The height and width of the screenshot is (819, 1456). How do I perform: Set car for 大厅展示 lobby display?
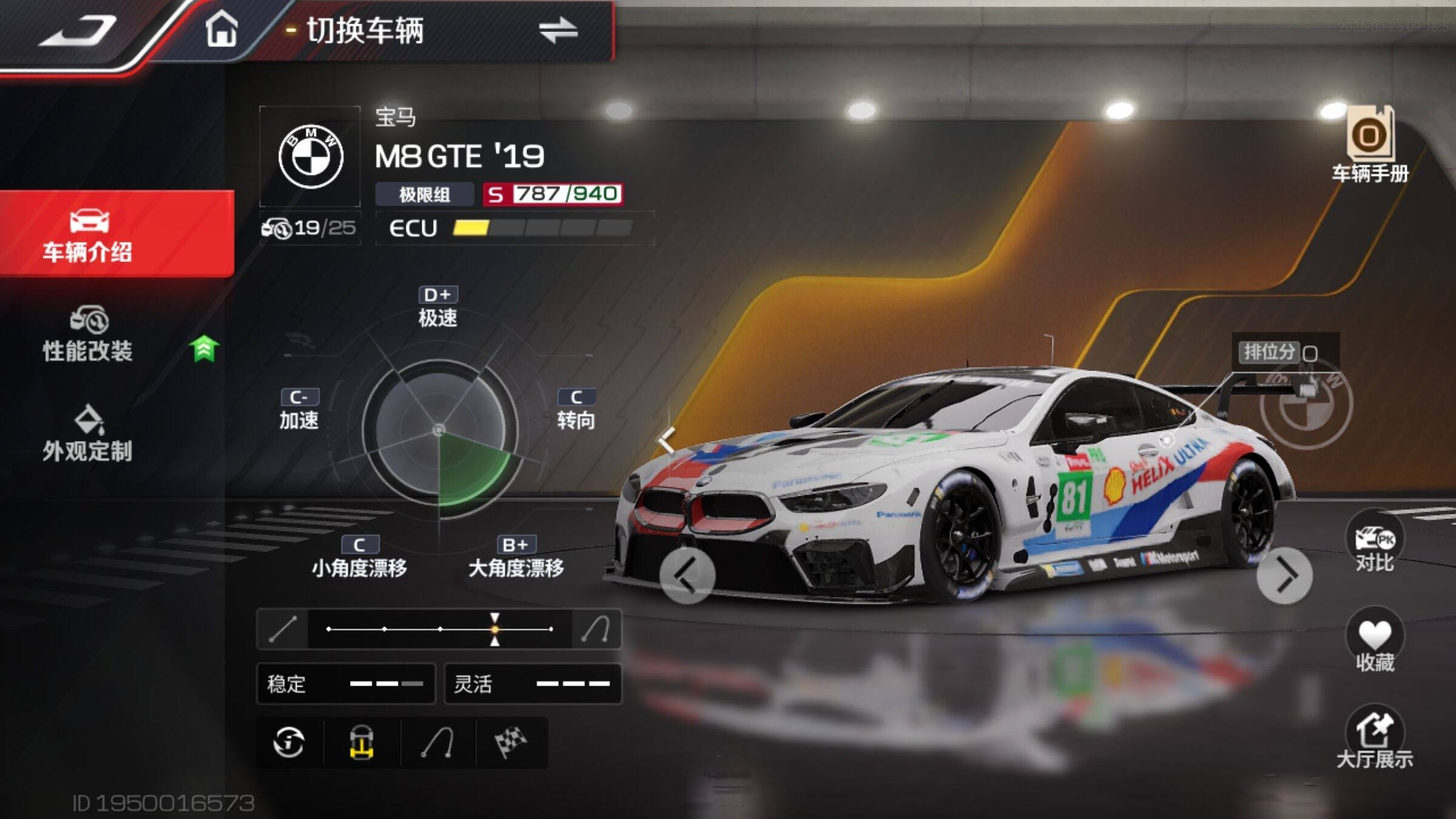click(1375, 739)
